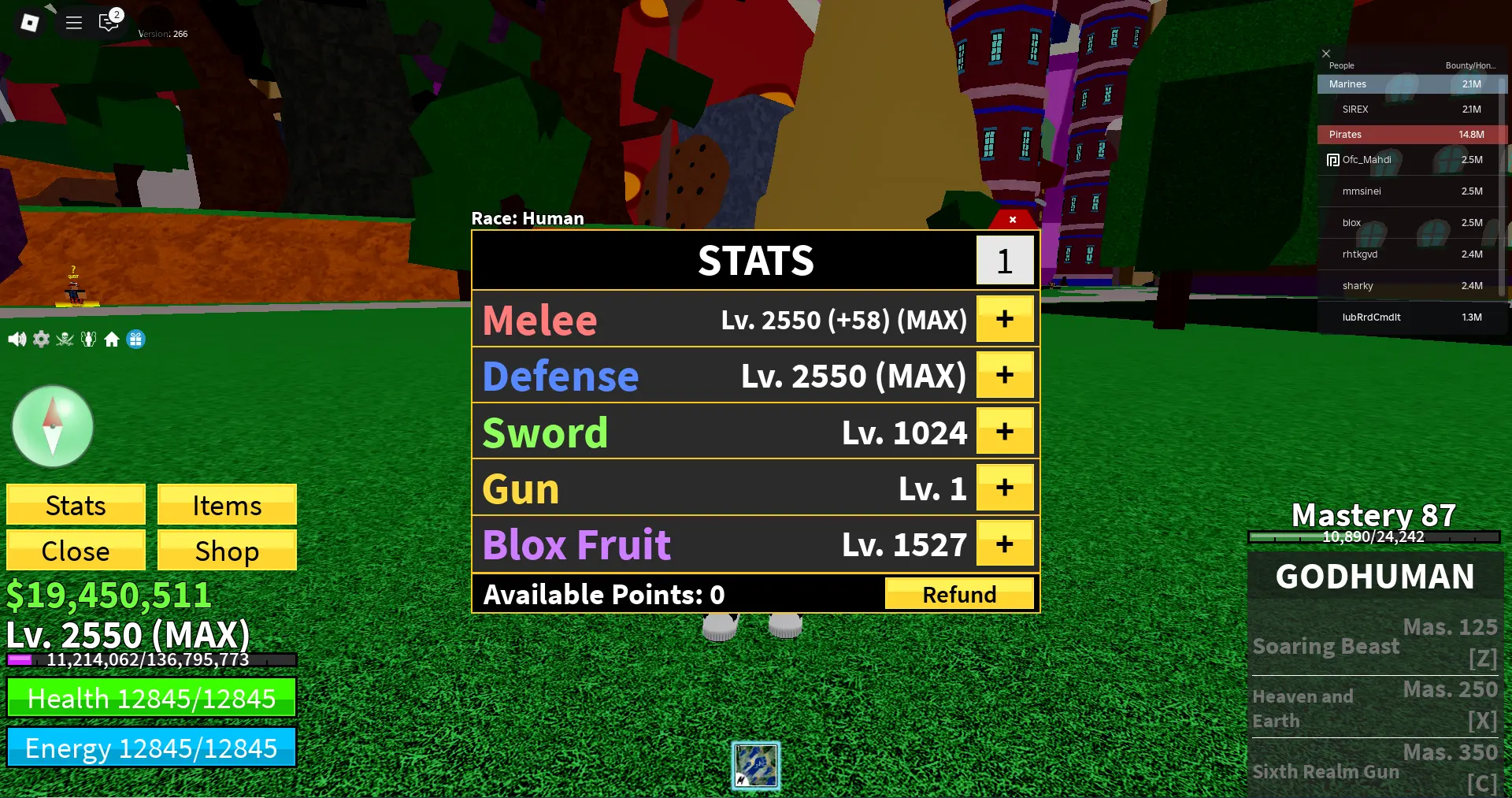
Task: Toggle the stat point multiplier showing 1
Action: click(x=1005, y=260)
